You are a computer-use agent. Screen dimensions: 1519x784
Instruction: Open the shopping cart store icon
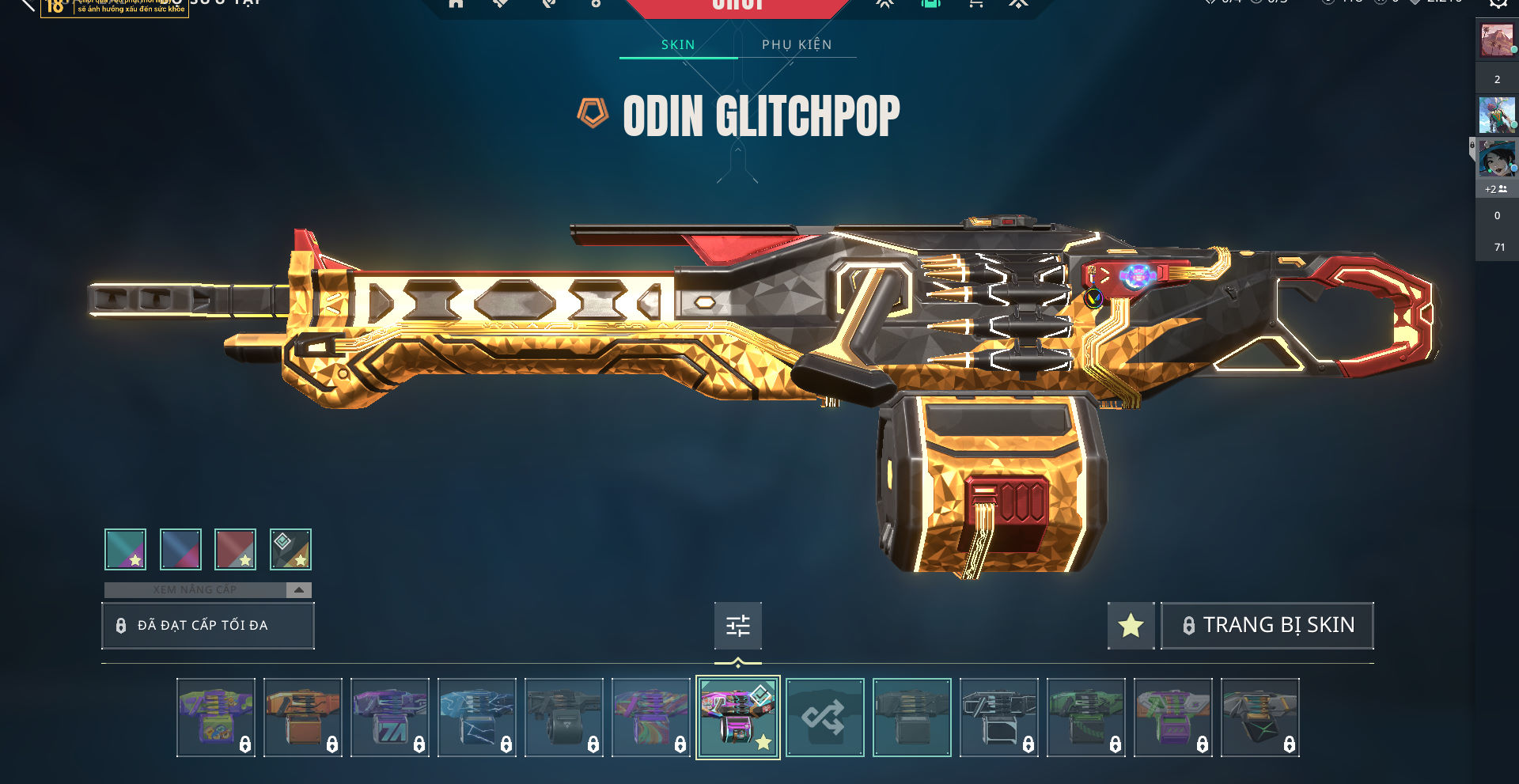click(x=975, y=4)
